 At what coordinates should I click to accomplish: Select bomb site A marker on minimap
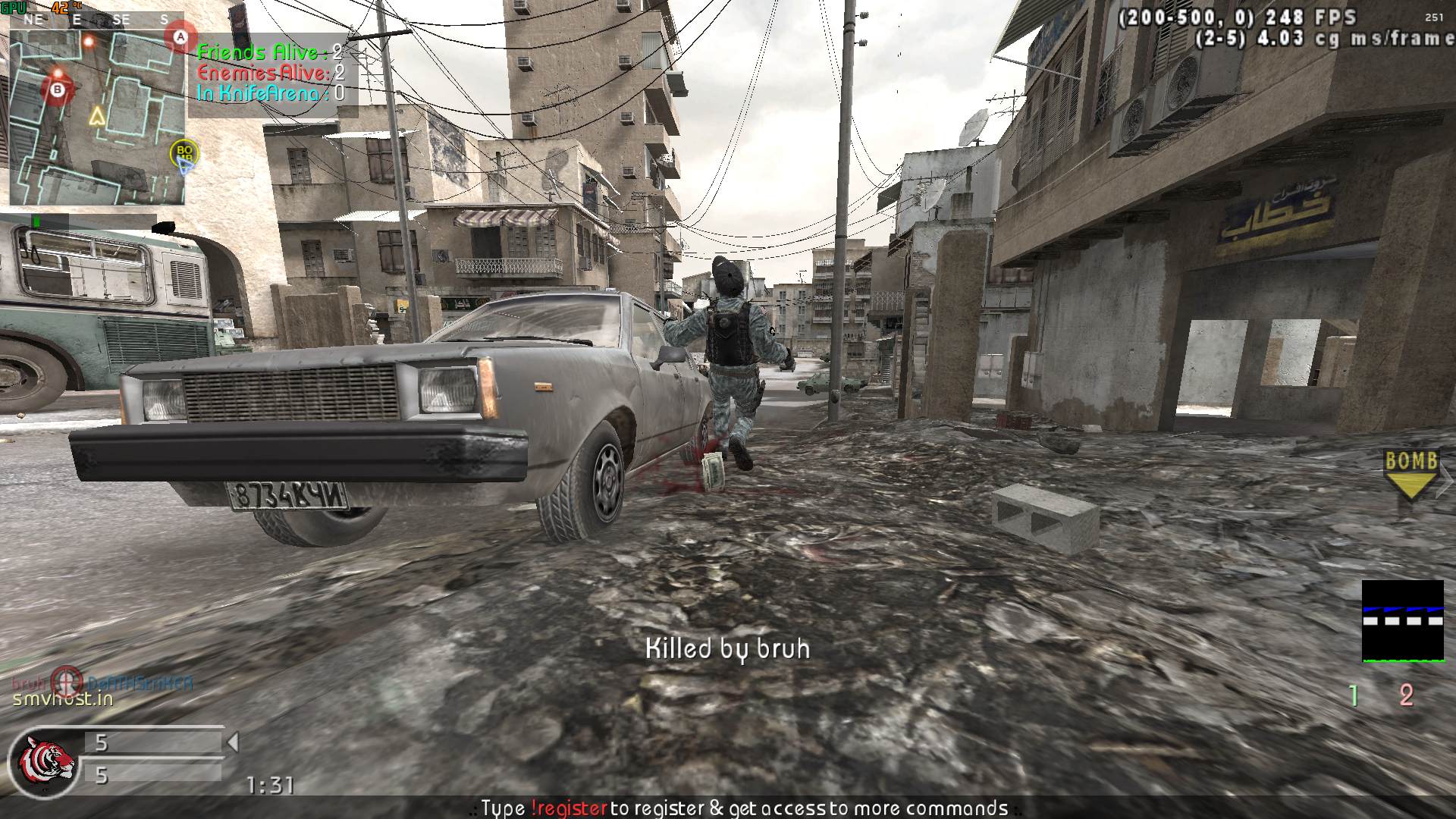click(180, 36)
